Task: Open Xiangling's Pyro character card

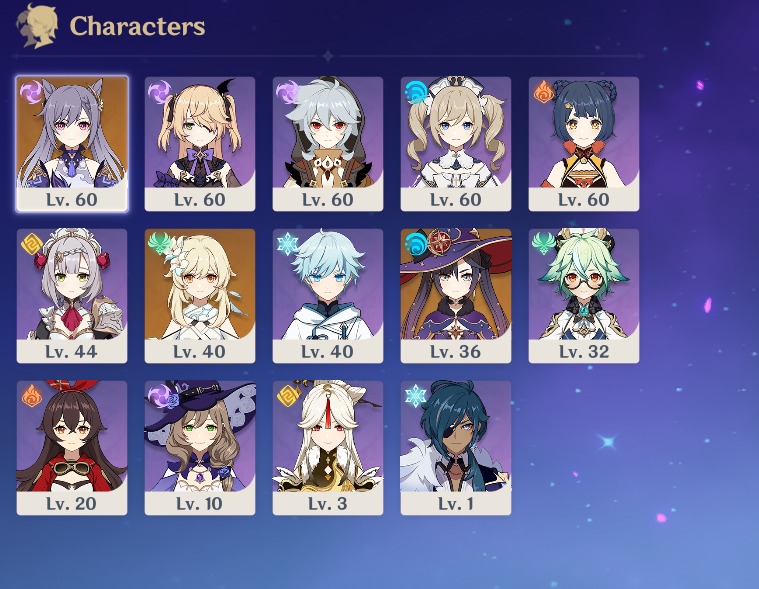Action: click(584, 143)
